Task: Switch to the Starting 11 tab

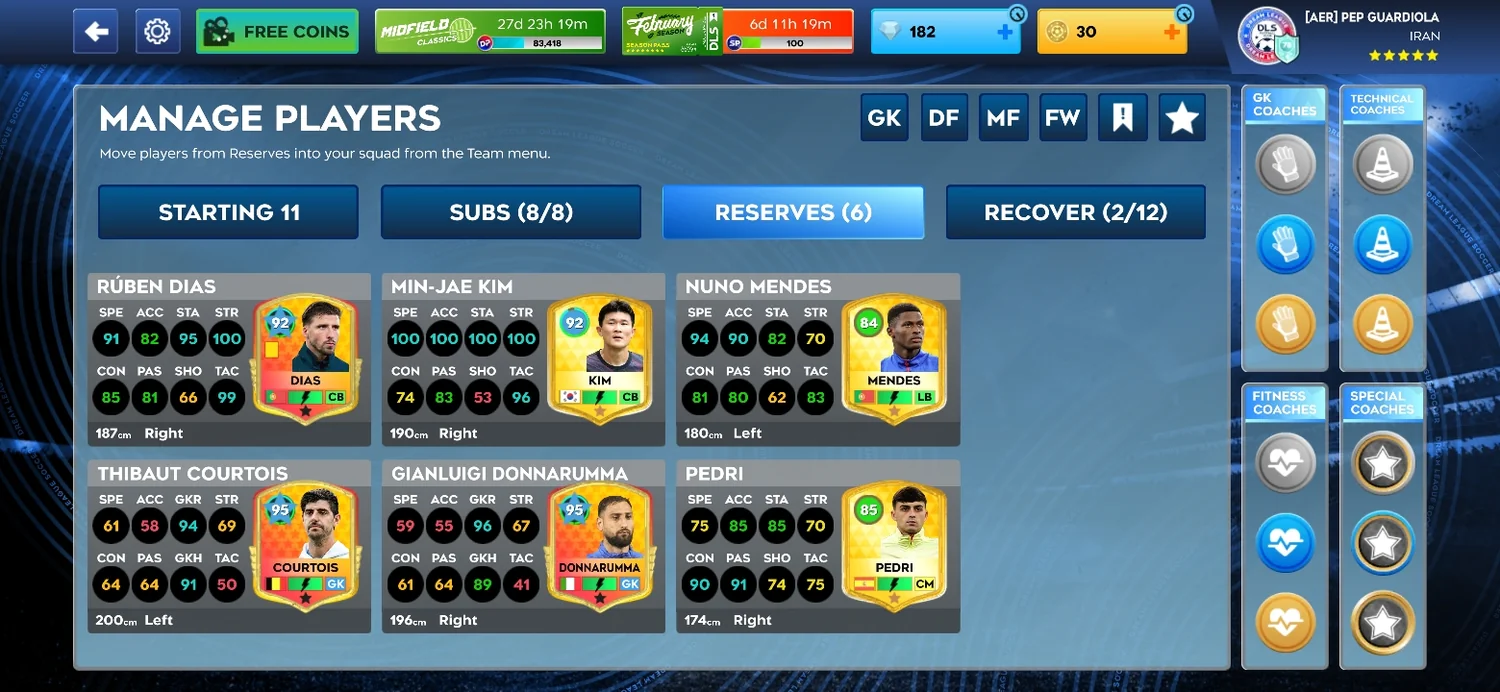Action: (228, 212)
